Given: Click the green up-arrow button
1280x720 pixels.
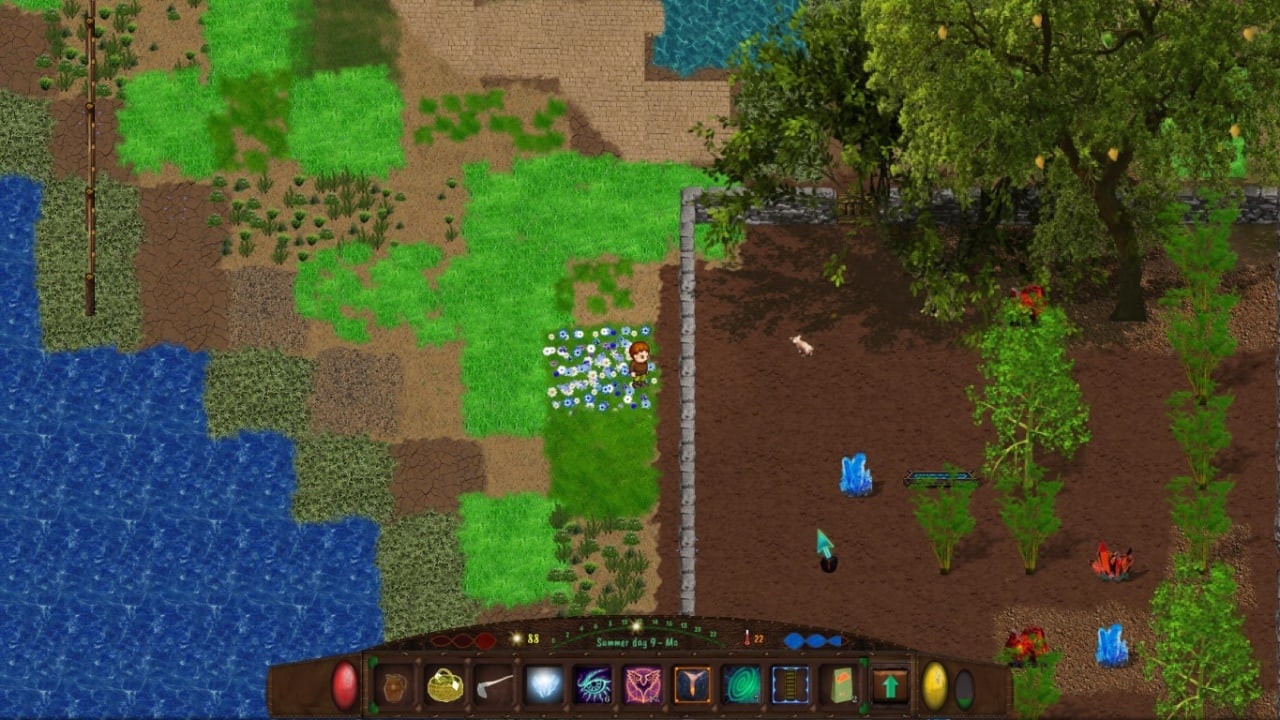Looking at the screenshot, I should (x=890, y=686).
